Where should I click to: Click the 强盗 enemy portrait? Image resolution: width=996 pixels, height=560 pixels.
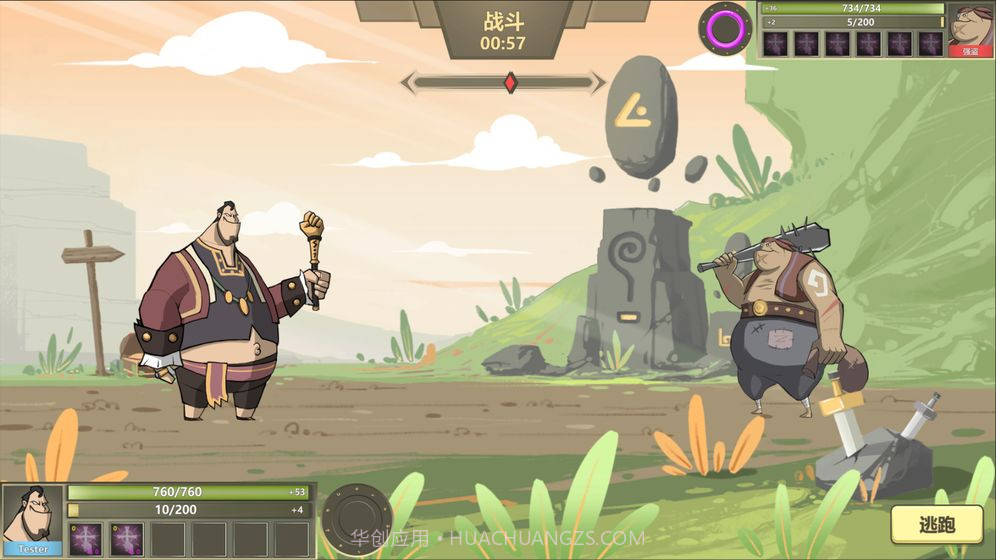tap(969, 27)
